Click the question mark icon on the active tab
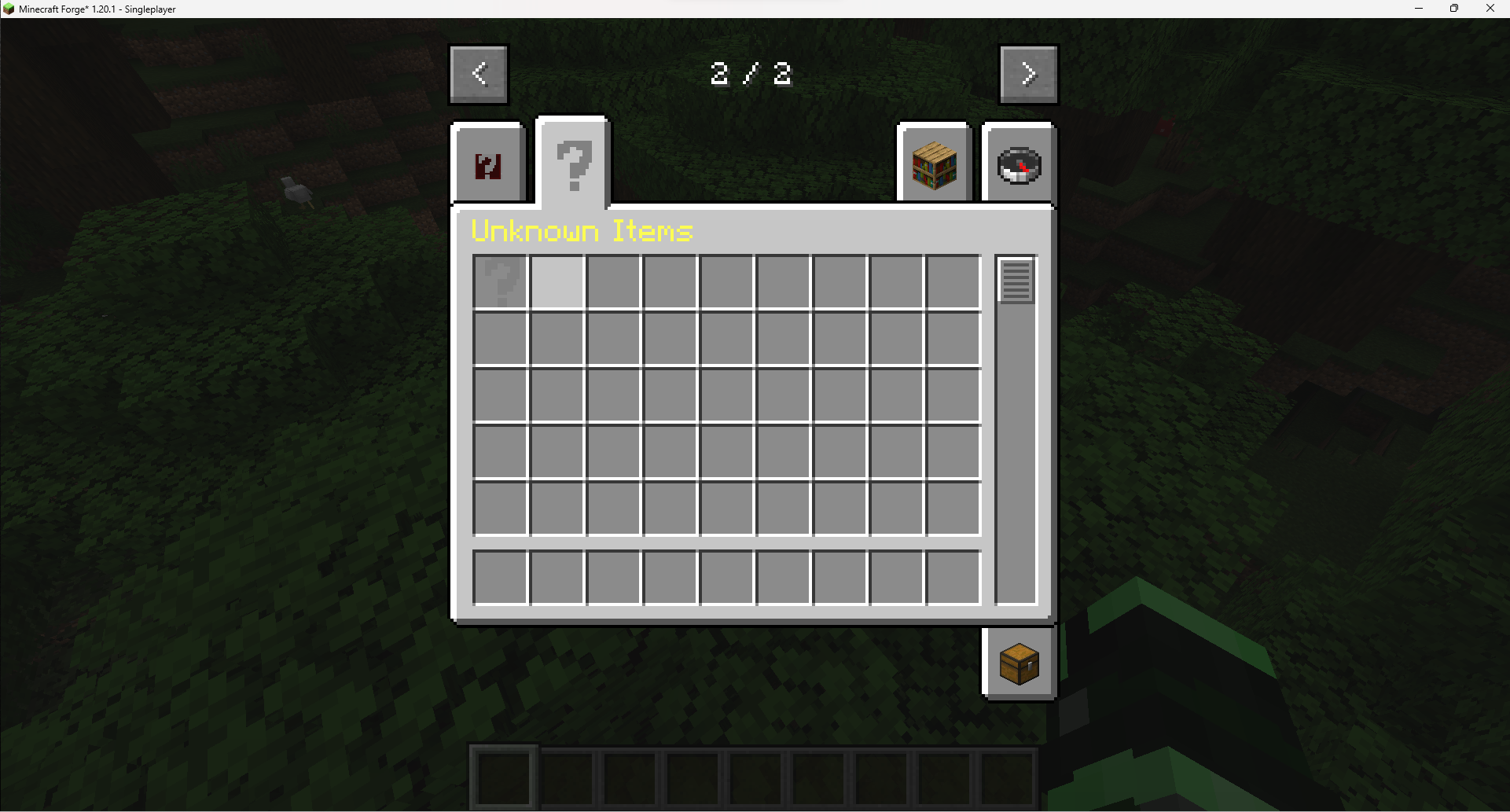This screenshot has height=812, width=1510. (x=572, y=164)
